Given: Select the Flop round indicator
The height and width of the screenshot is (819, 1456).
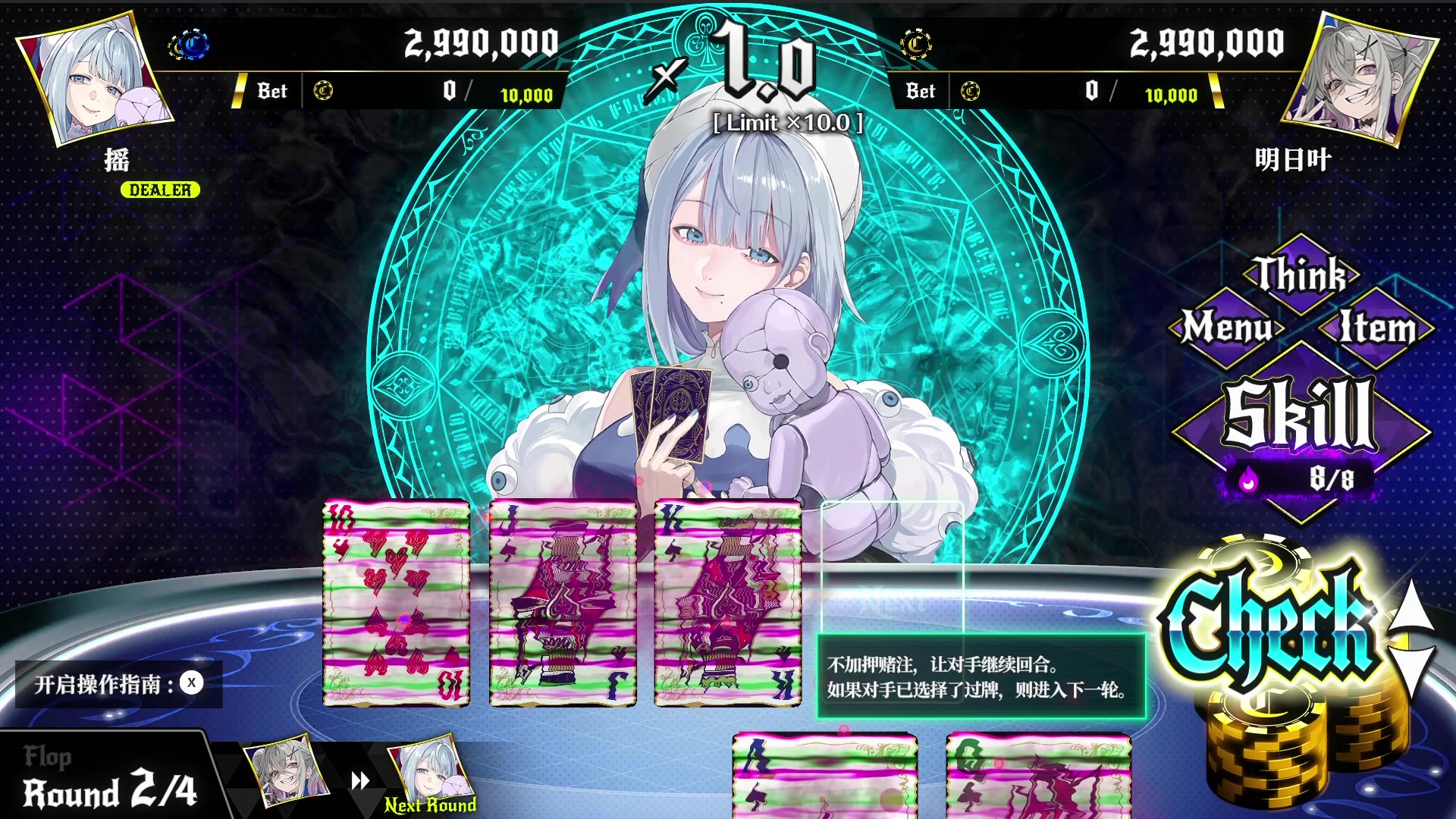Looking at the screenshot, I should coord(48,756).
